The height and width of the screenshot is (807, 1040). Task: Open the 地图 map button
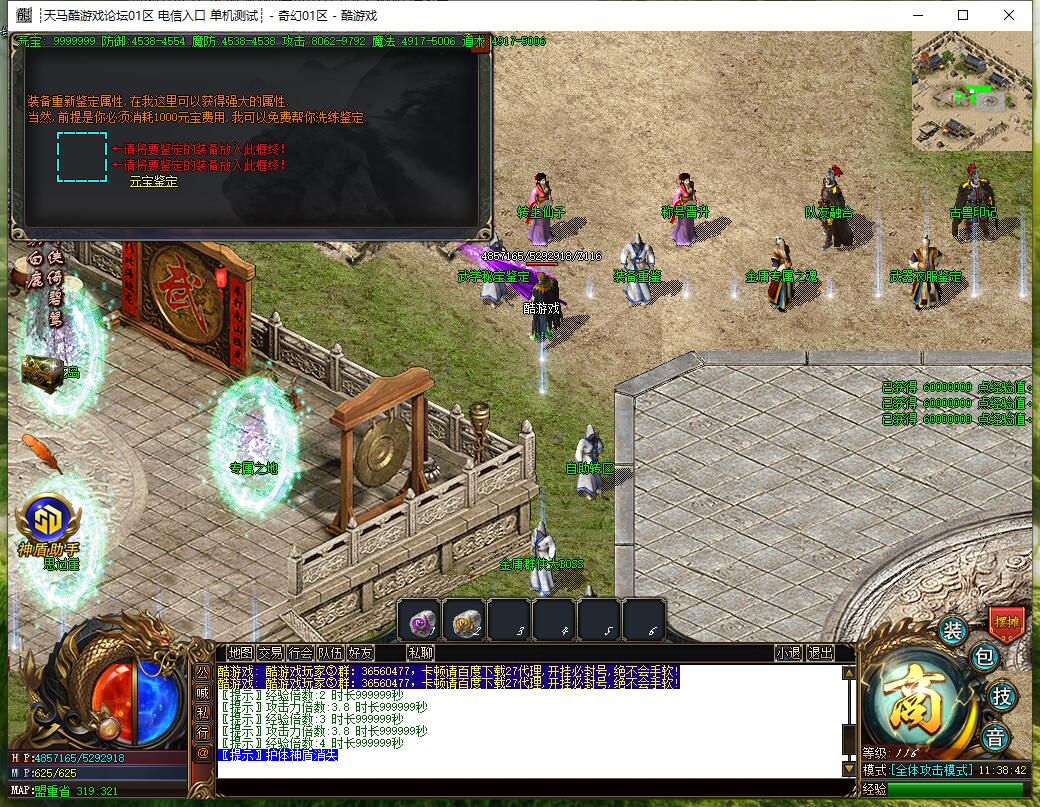pyautogui.click(x=240, y=653)
